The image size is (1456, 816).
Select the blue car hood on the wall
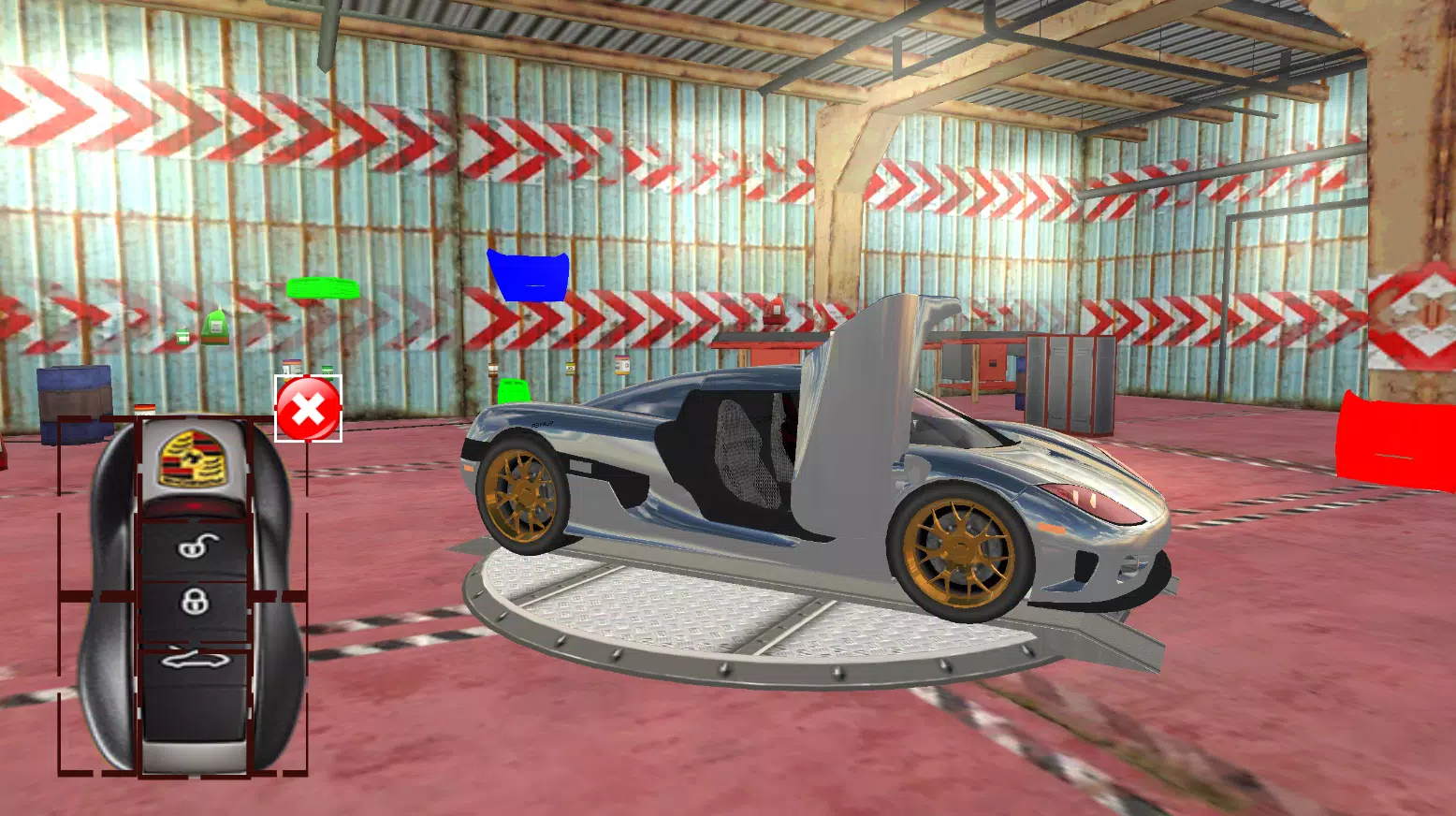click(527, 275)
